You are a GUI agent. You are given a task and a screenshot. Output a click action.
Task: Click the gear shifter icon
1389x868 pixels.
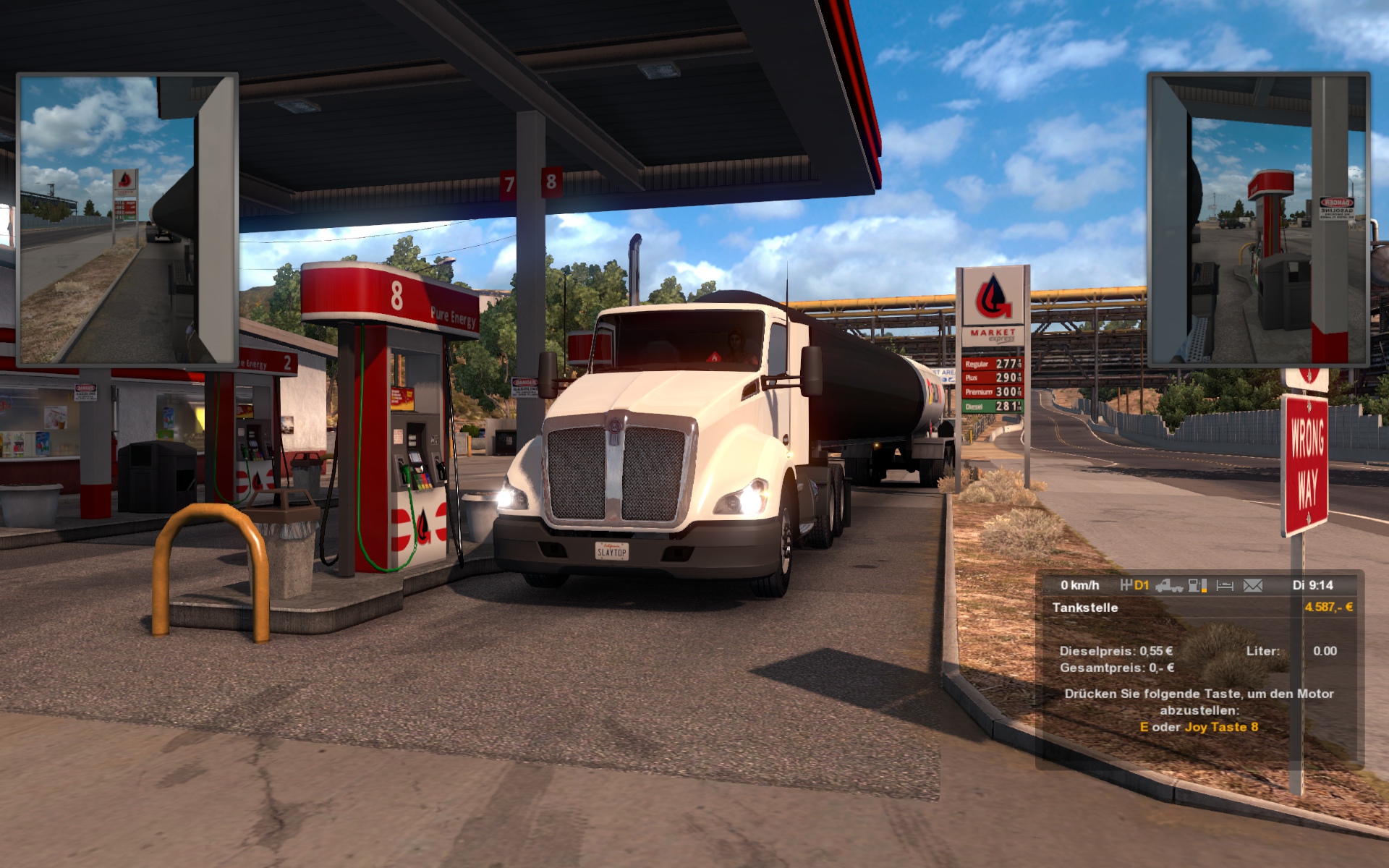pos(1126,585)
